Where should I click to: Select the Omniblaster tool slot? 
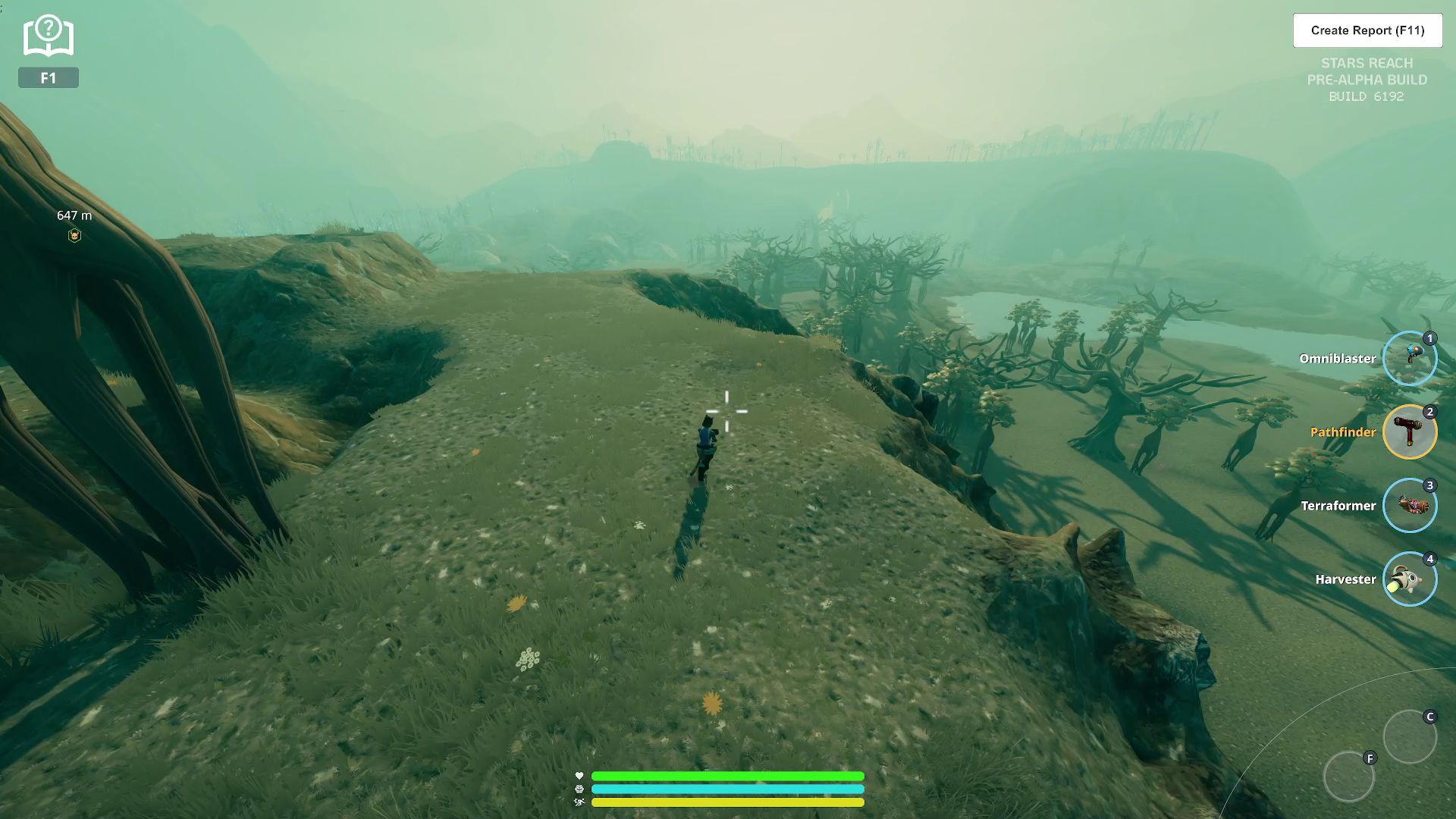(1410, 359)
